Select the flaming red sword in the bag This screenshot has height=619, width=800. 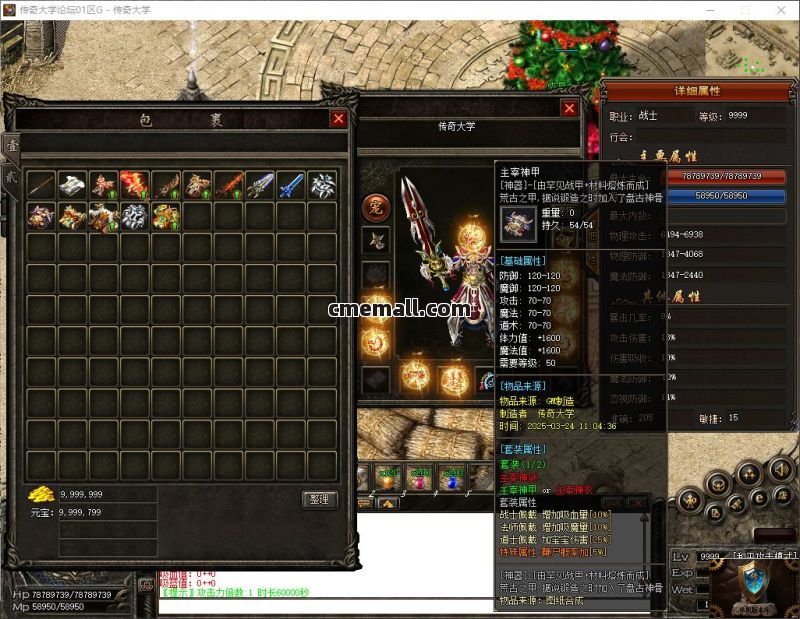coord(227,185)
